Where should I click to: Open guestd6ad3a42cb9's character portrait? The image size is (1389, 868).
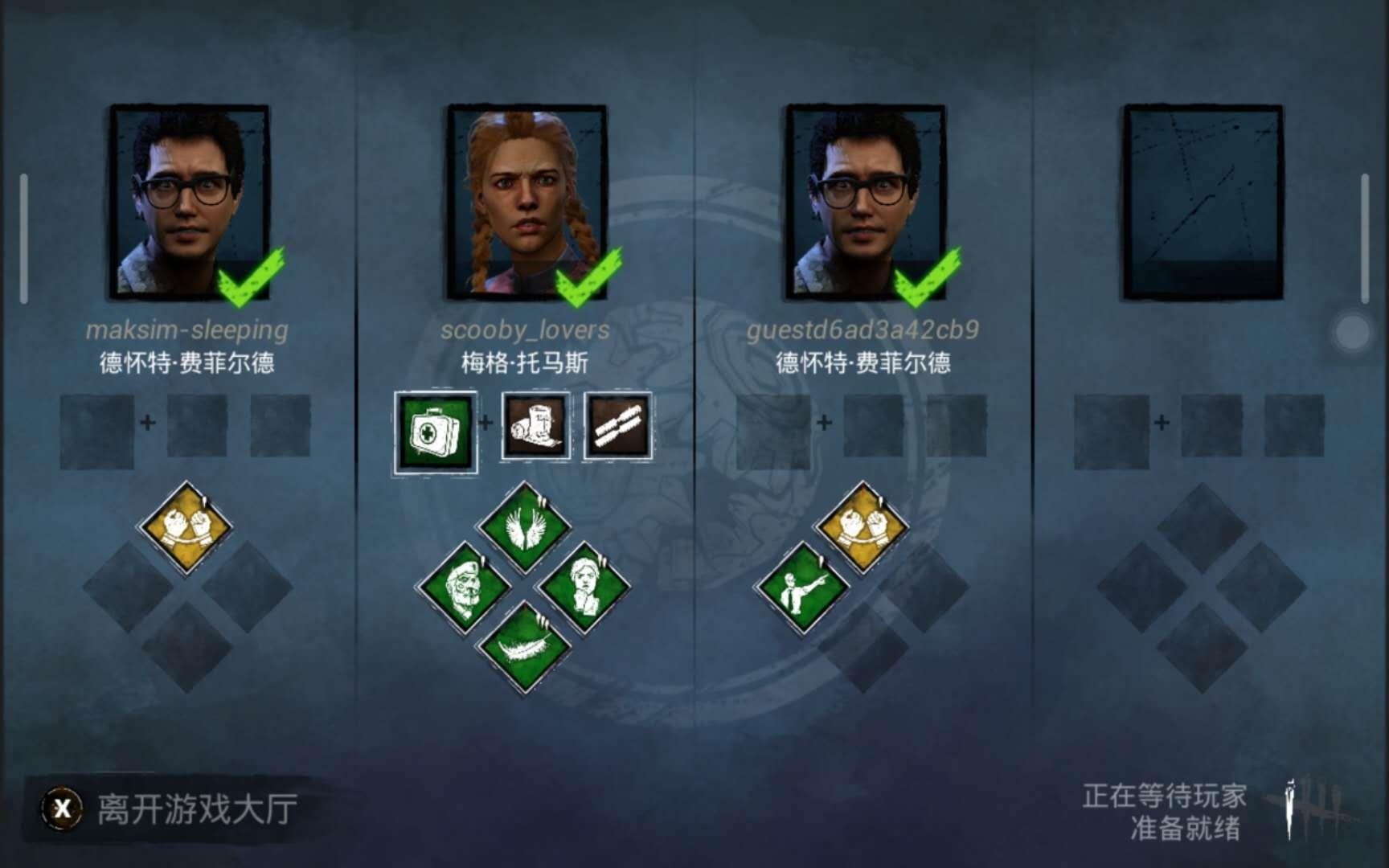[866, 202]
